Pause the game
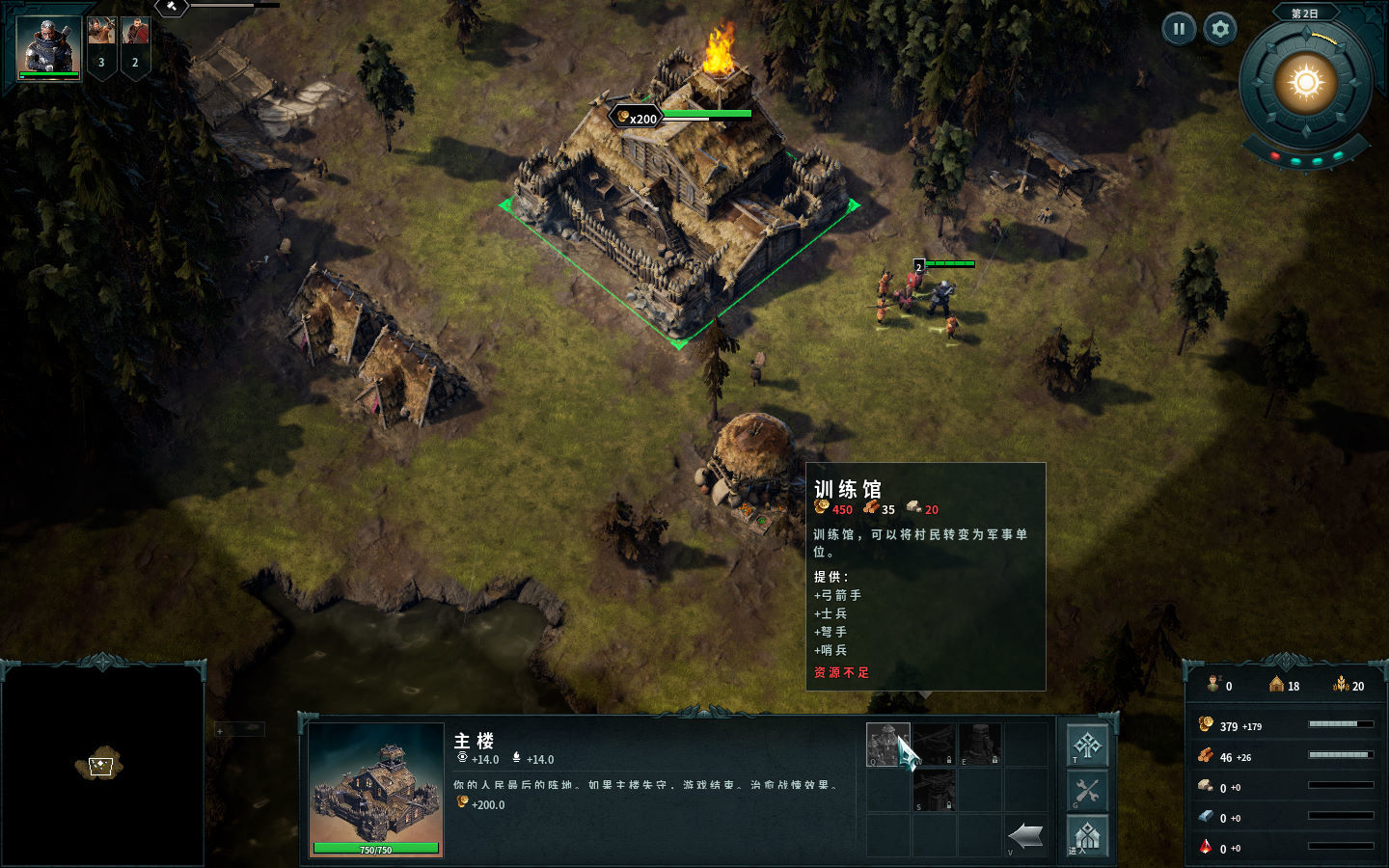This screenshot has height=868, width=1389. [1179, 29]
